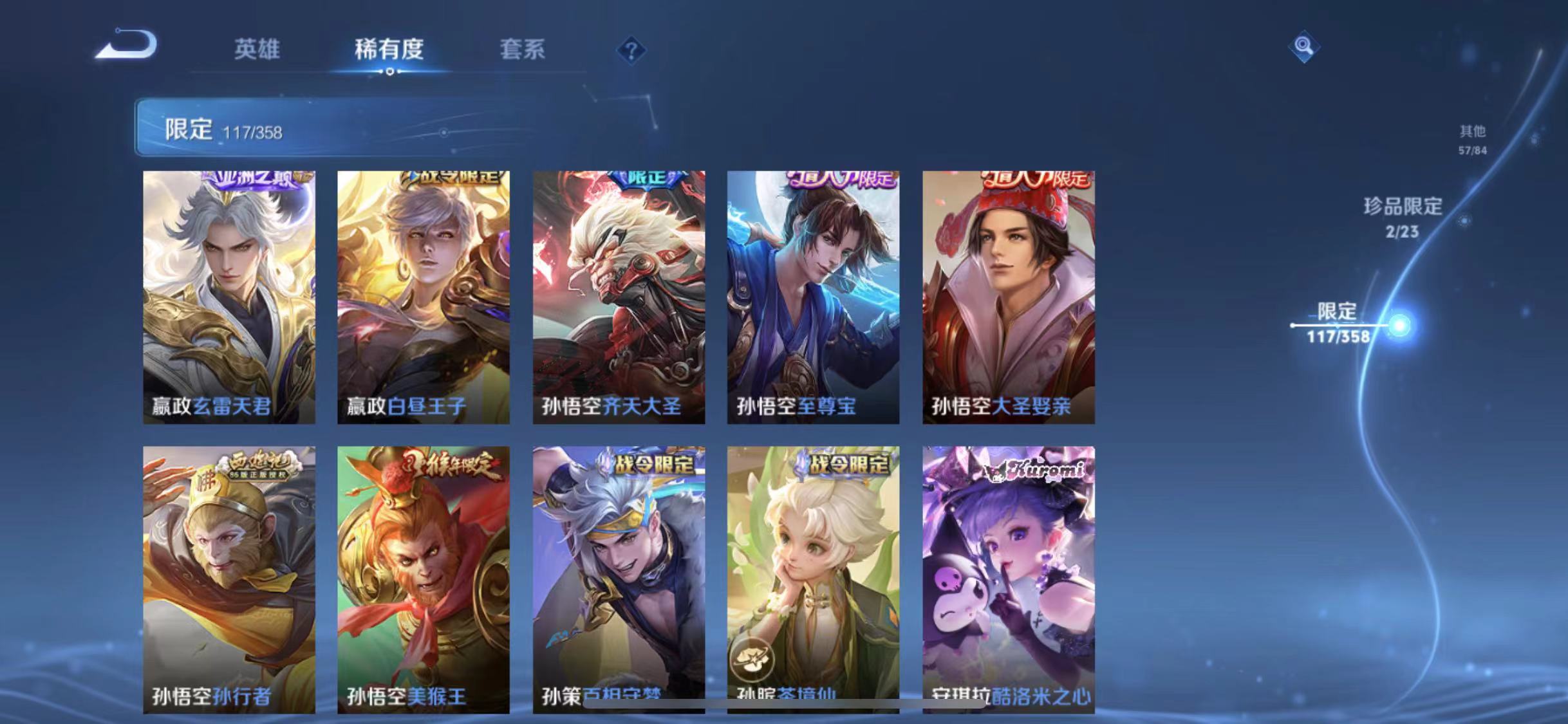Switch to the 英雄 tab
Image resolution: width=1568 pixels, height=724 pixels.
point(257,50)
